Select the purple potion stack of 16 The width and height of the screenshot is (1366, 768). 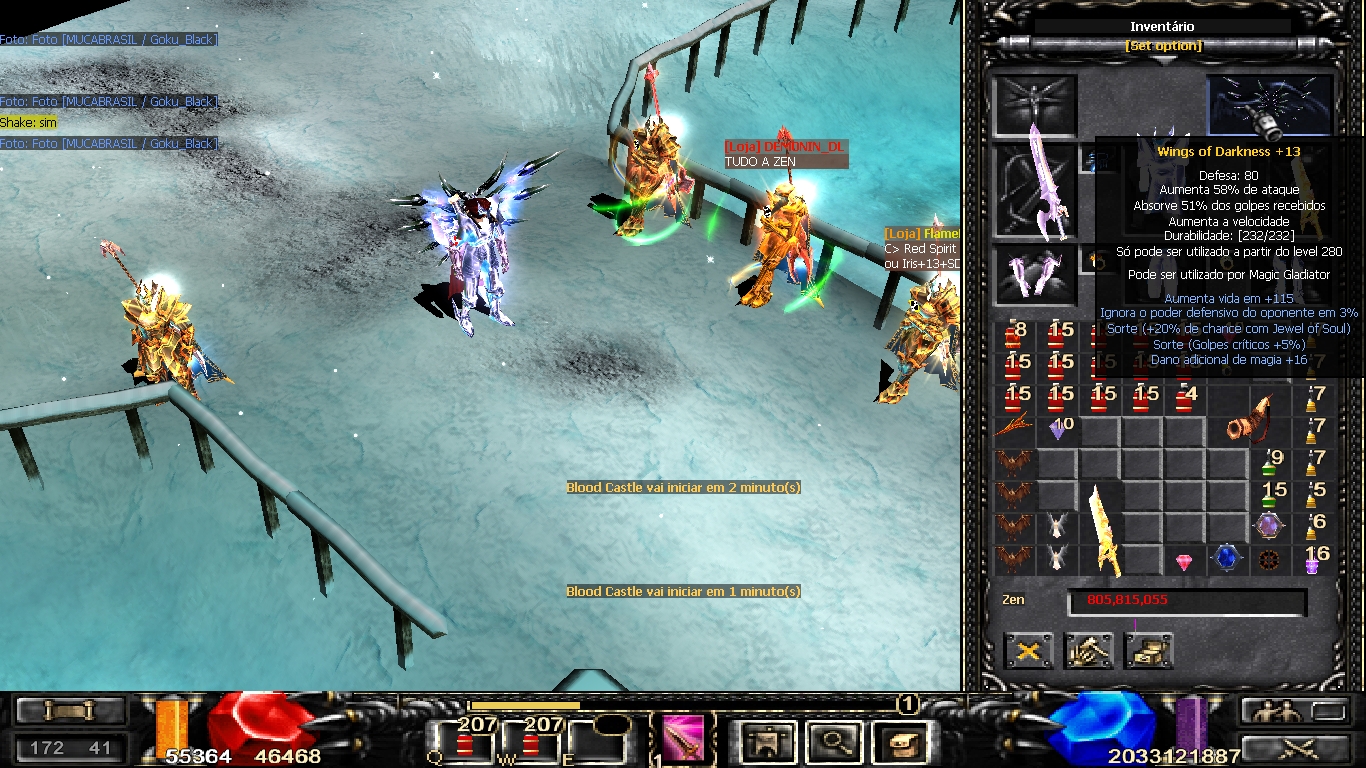click(x=1313, y=560)
